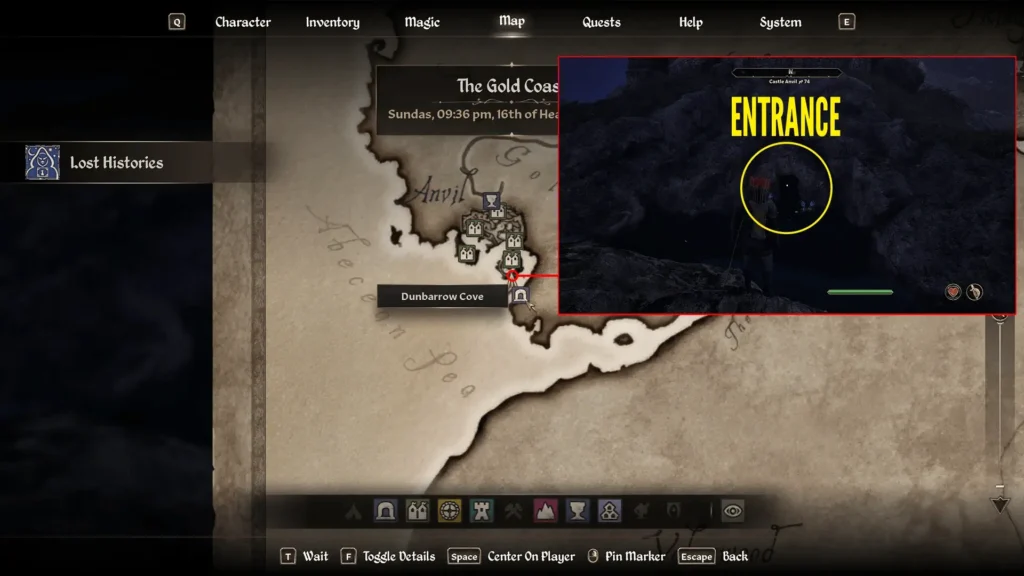The height and width of the screenshot is (576, 1024).
Task: Toggle the goblet filter in the bottom bar
Action: tap(577, 511)
